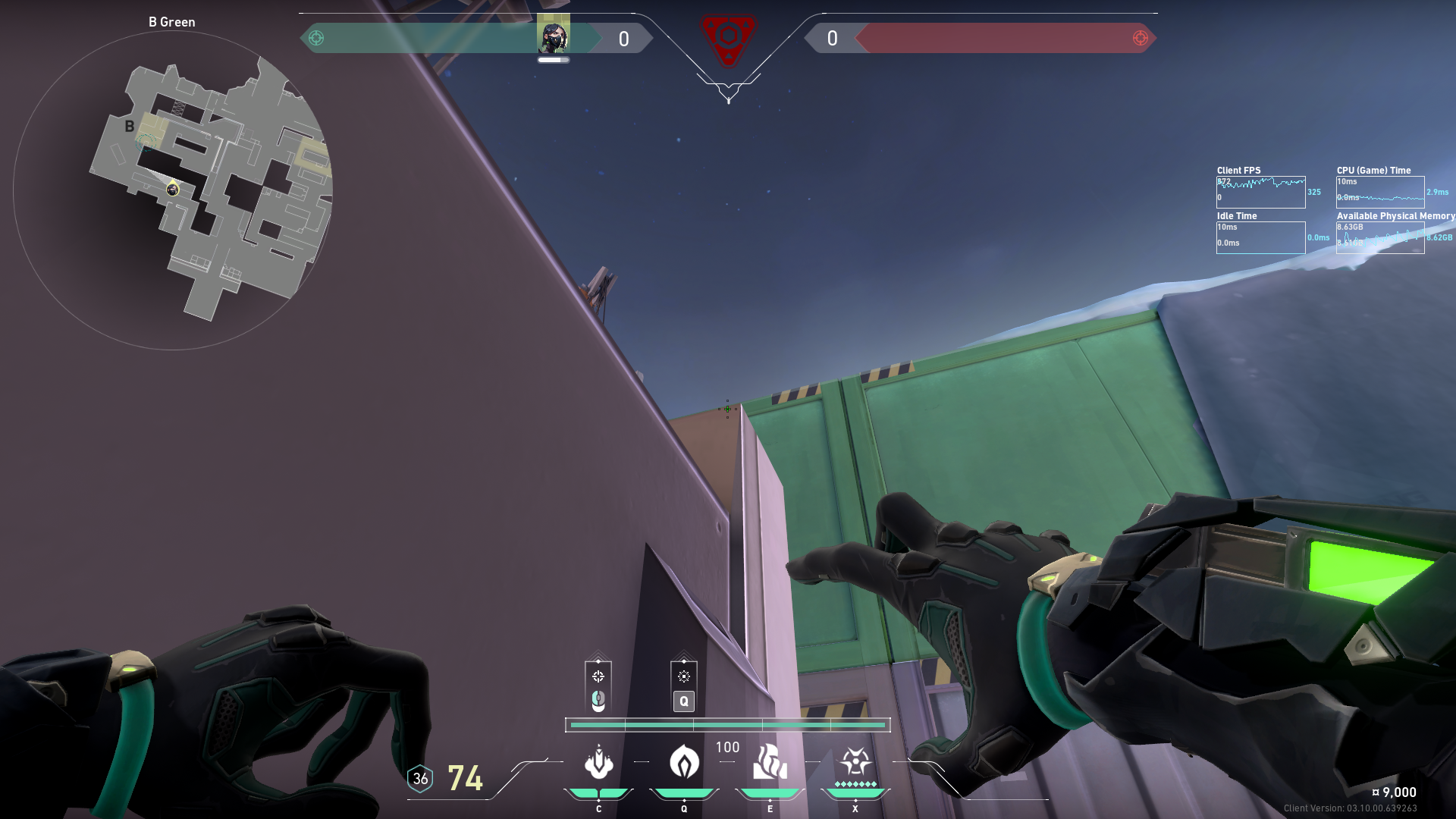Activate the Snake Bite ability icon

tap(598, 762)
